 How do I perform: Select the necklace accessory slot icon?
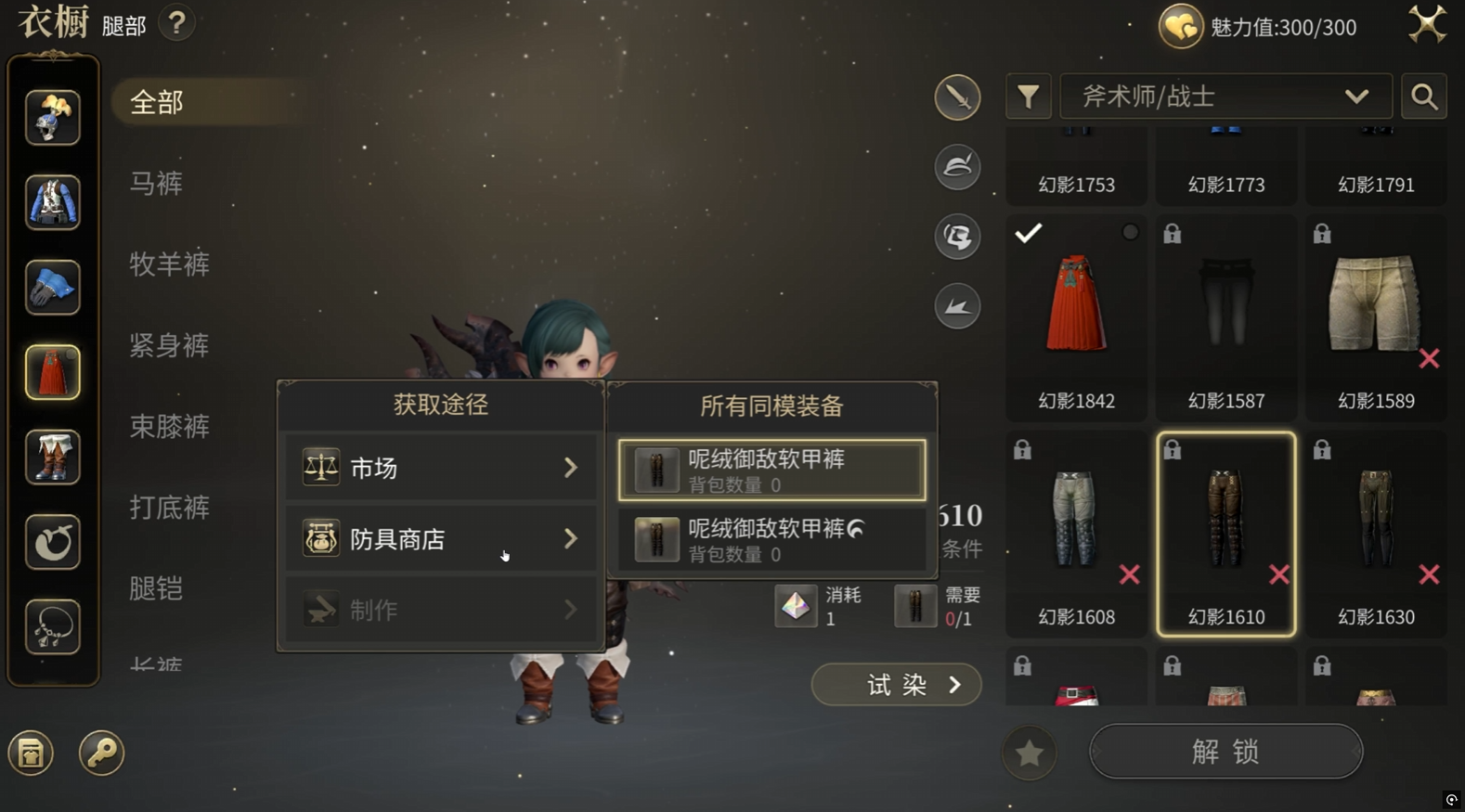[x=52, y=626]
